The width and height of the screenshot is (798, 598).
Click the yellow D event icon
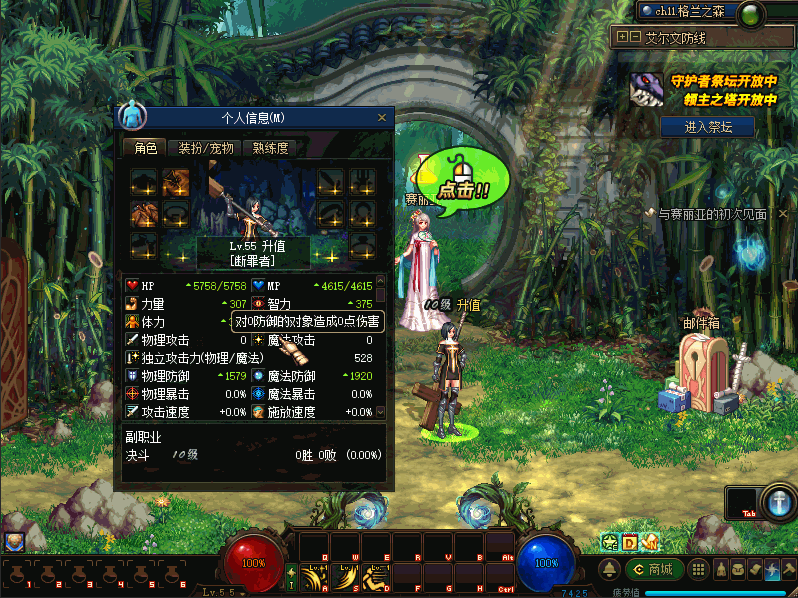[630, 542]
